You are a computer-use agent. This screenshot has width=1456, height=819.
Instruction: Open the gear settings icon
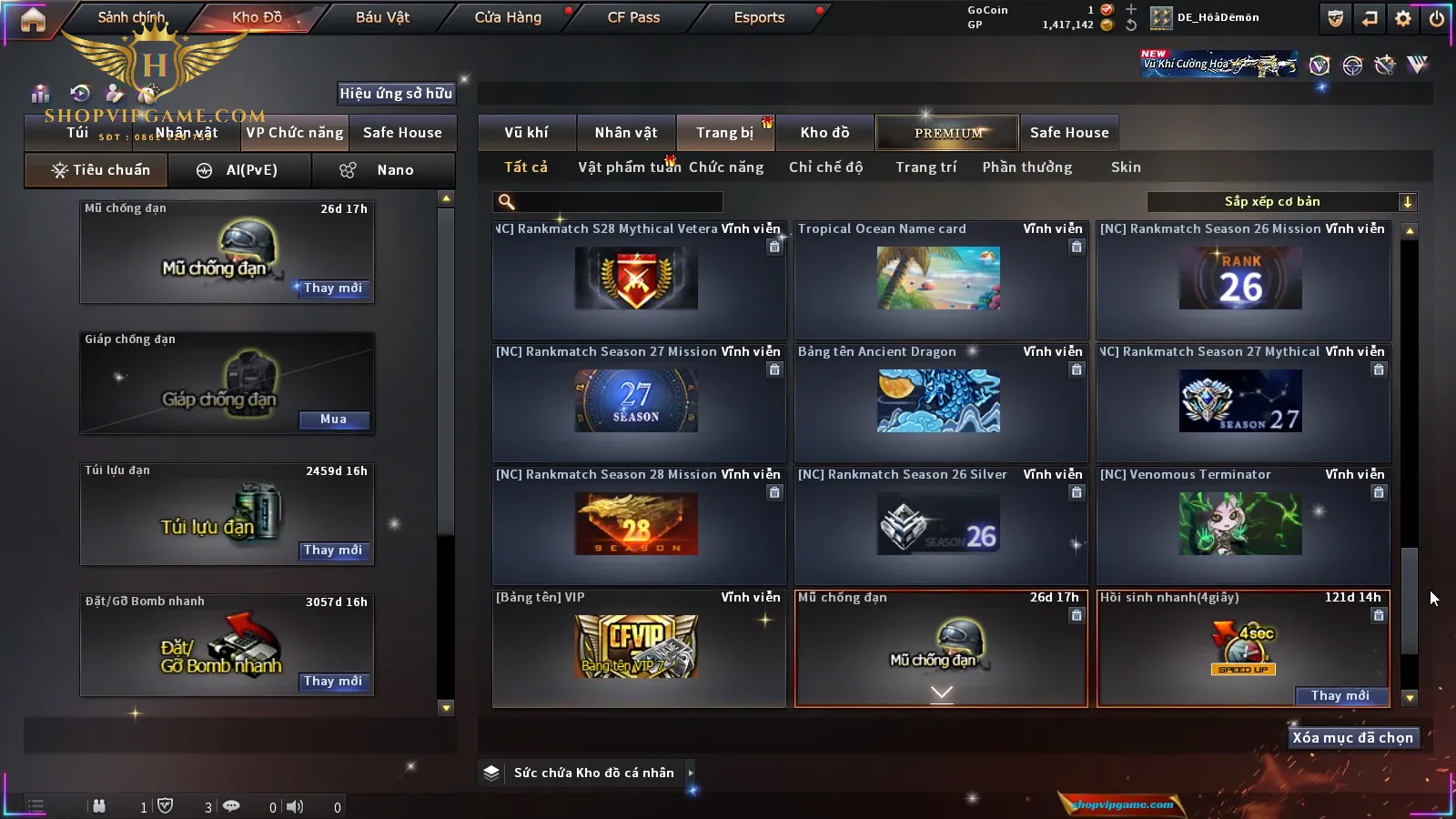(x=1403, y=18)
